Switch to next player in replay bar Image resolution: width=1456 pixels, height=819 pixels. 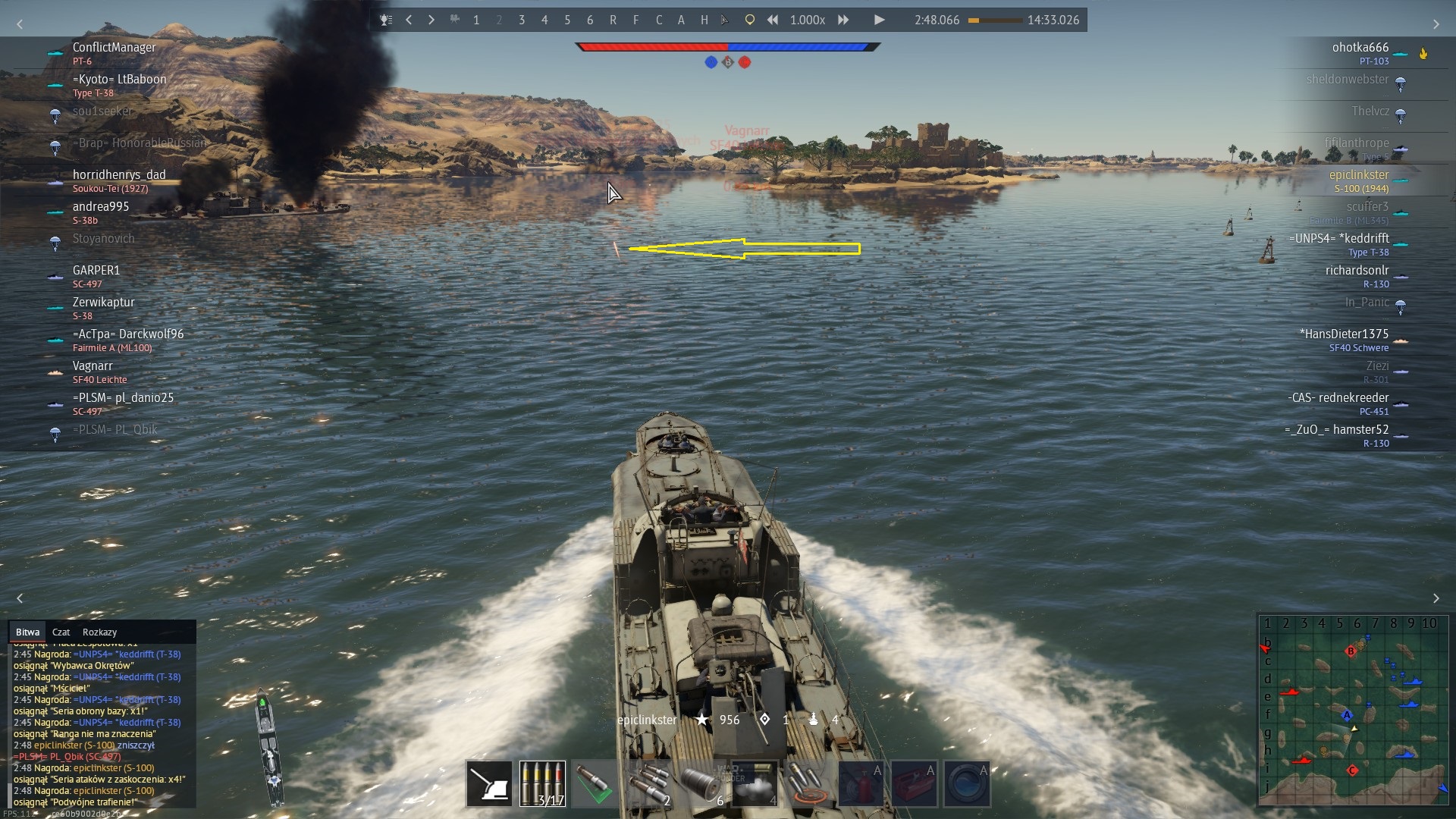point(431,20)
